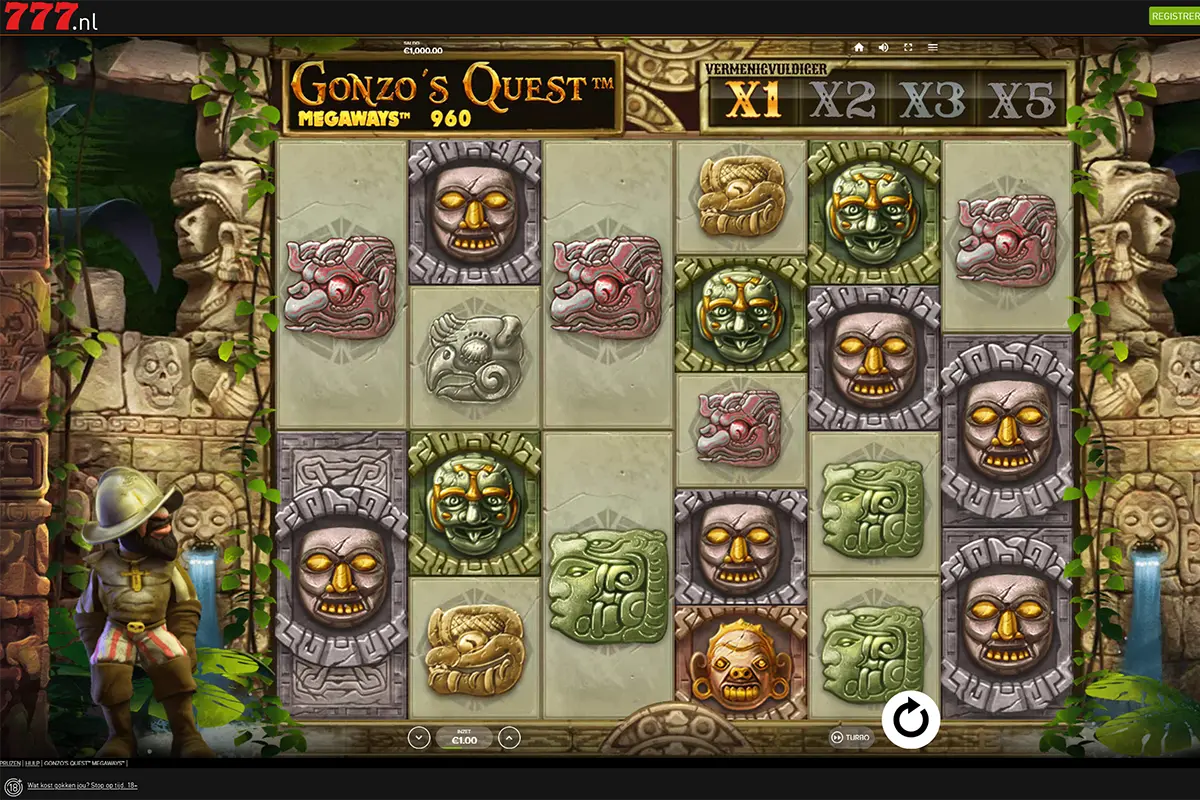Screen dimensions: 1200x800
Task: Open the Hulp help link
Action: point(31,763)
